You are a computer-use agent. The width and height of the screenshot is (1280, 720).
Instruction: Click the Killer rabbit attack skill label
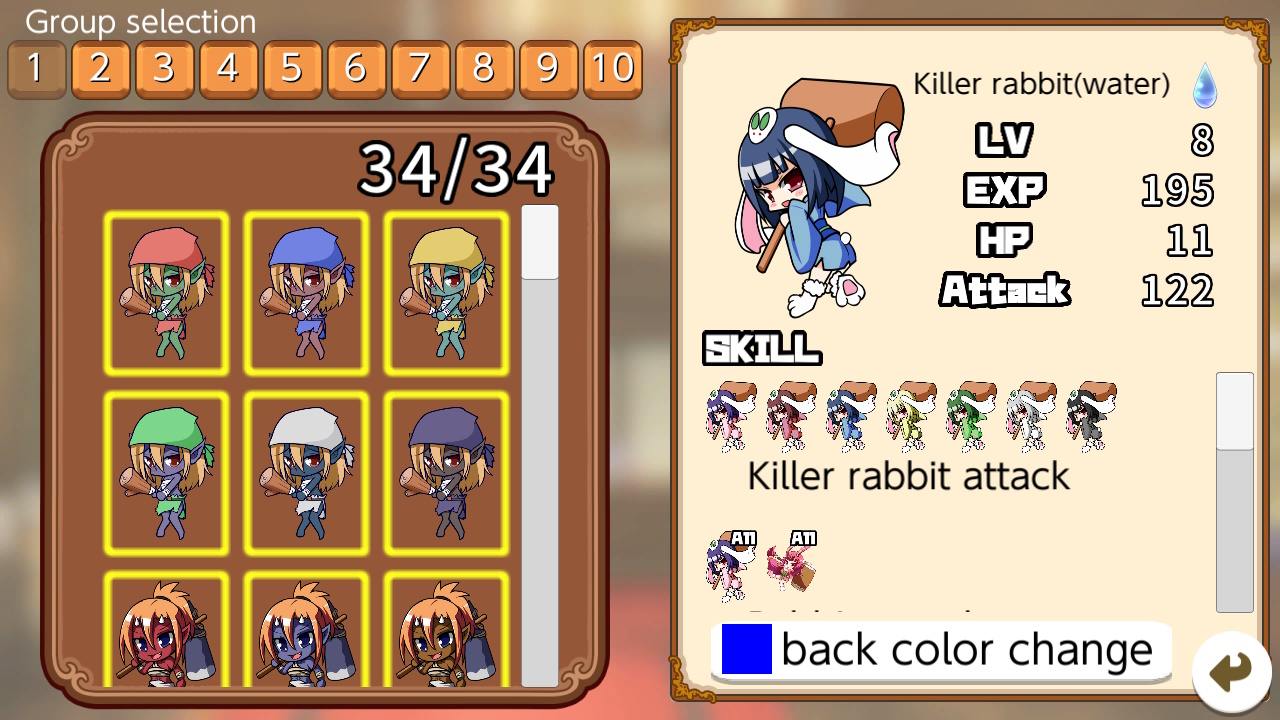(906, 476)
